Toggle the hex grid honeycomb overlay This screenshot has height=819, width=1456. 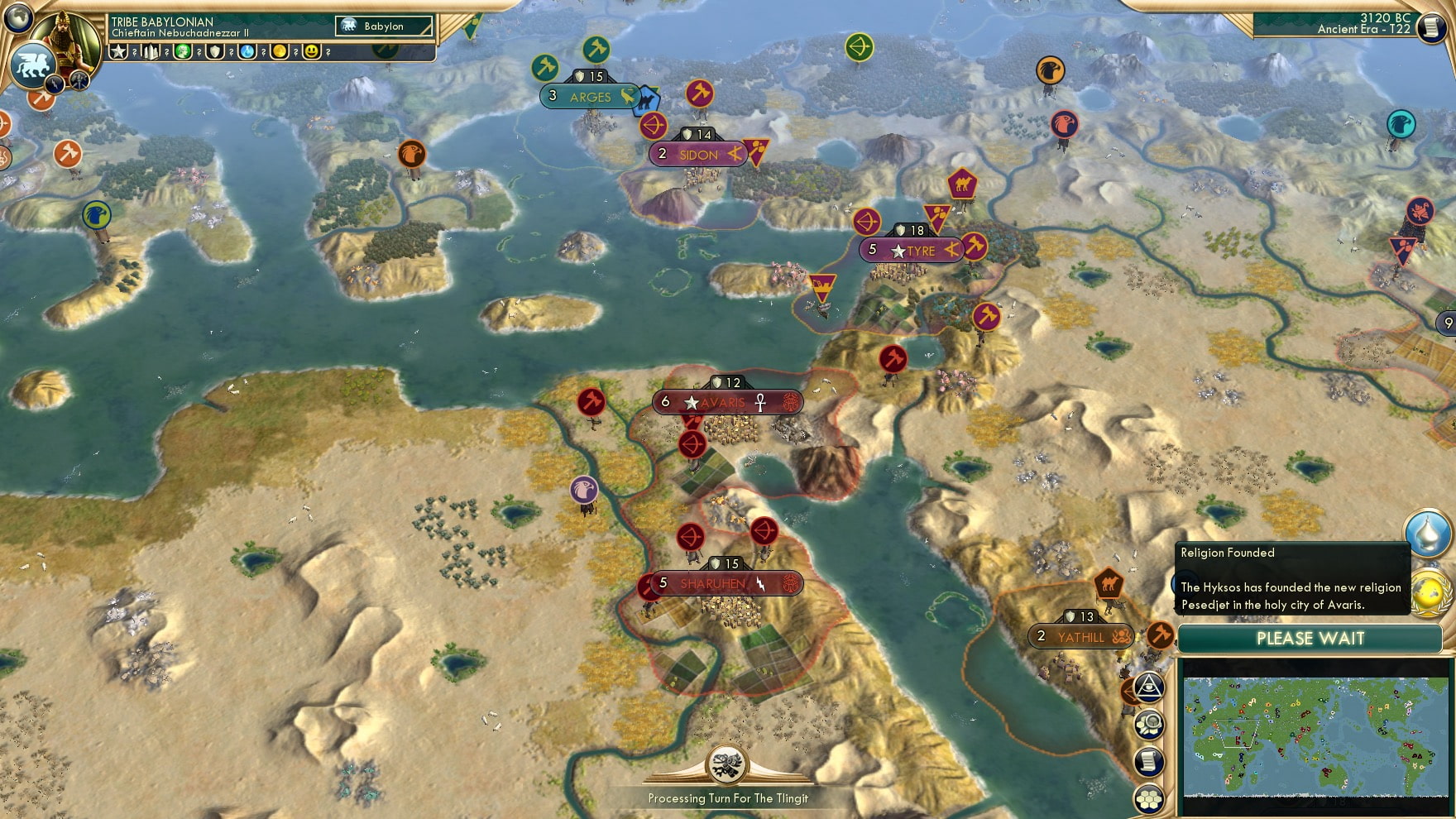pyautogui.click(x=1149, y=797)
